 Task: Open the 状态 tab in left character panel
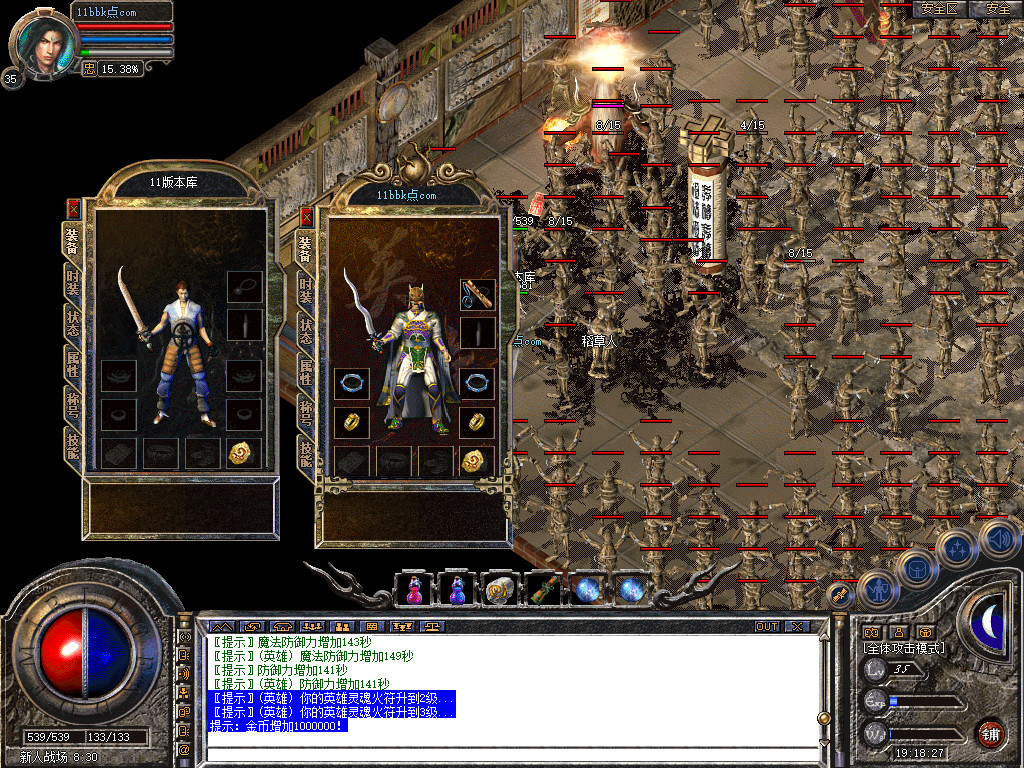(73, 323)
